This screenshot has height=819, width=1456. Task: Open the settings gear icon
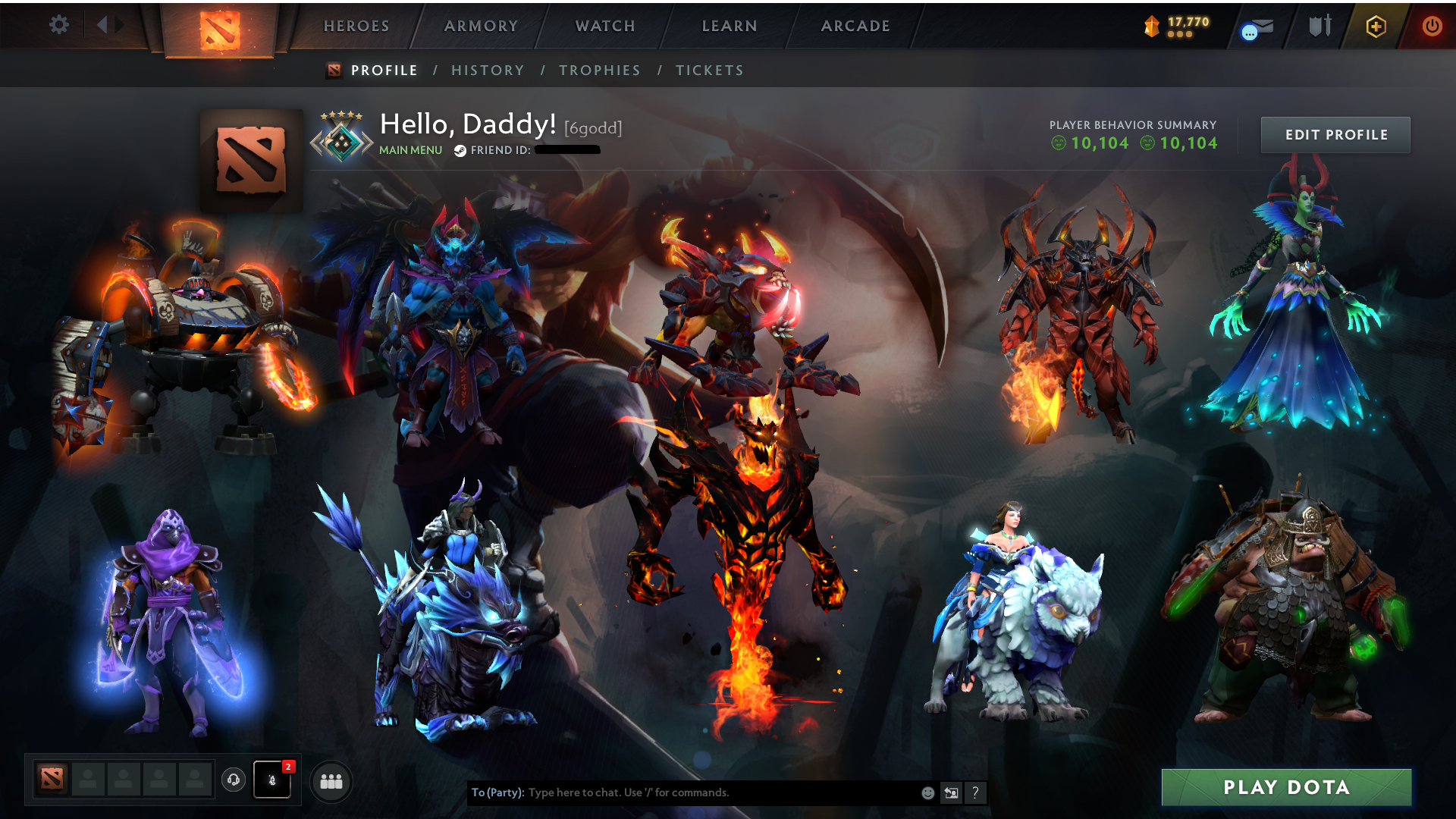59,24
